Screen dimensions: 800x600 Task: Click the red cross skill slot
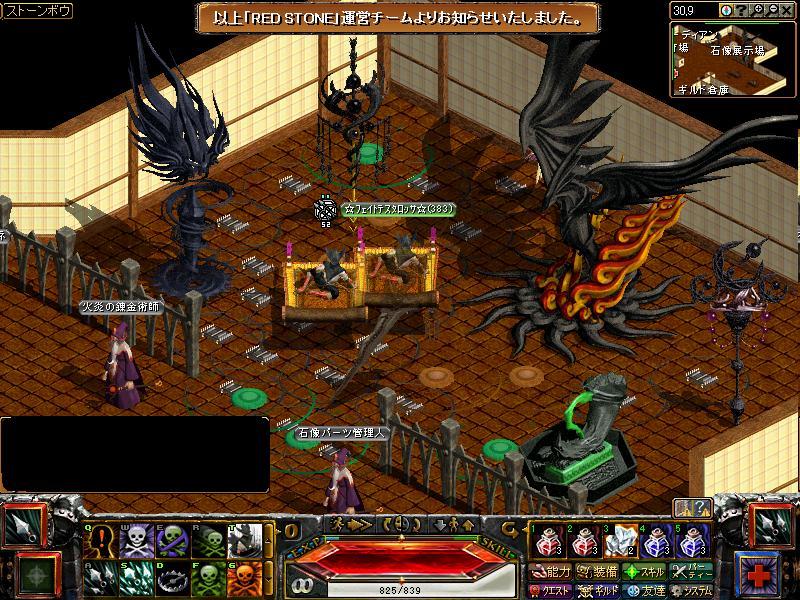coord(761,573)
